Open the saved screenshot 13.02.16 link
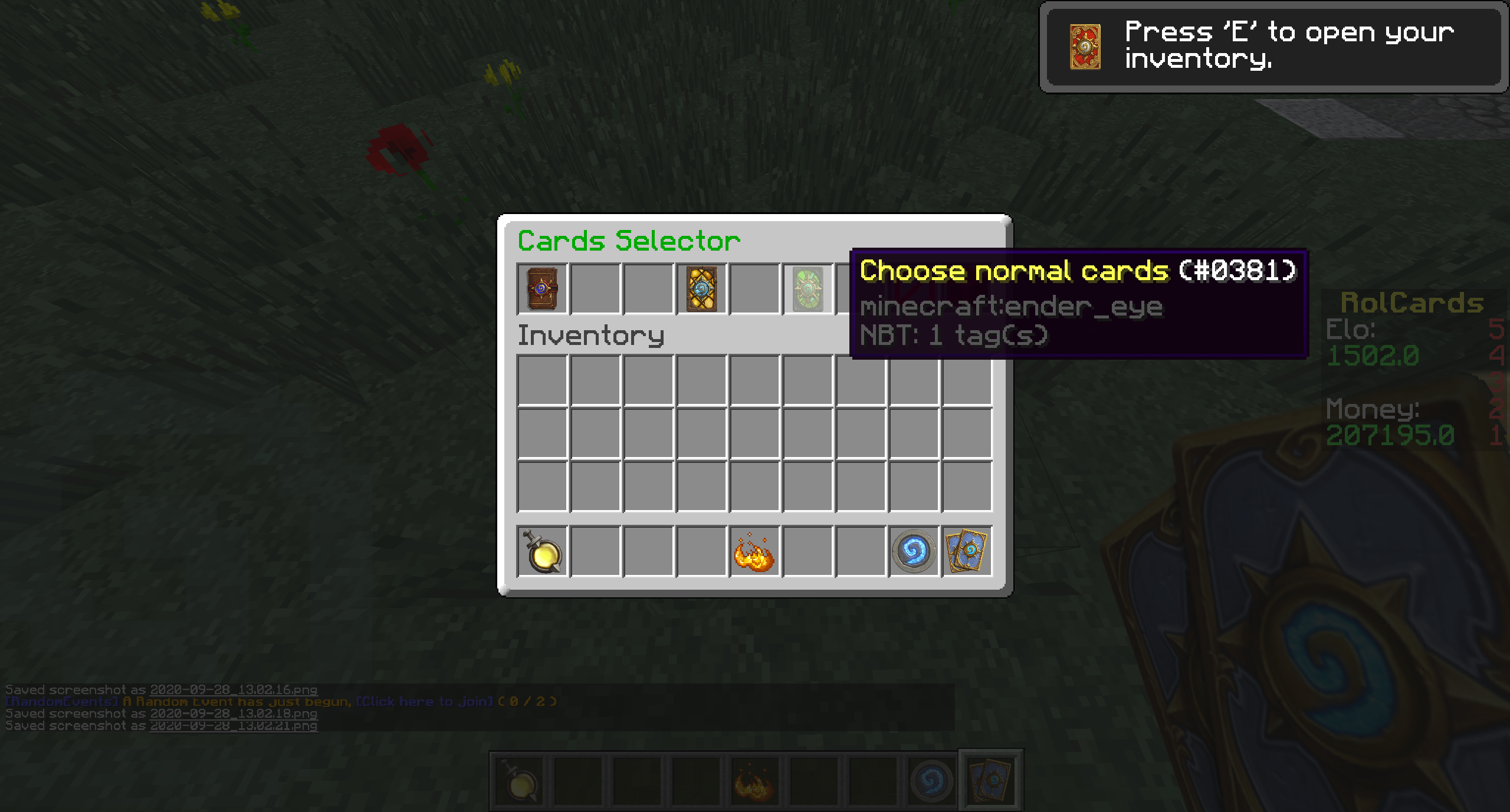 (234, 690)
